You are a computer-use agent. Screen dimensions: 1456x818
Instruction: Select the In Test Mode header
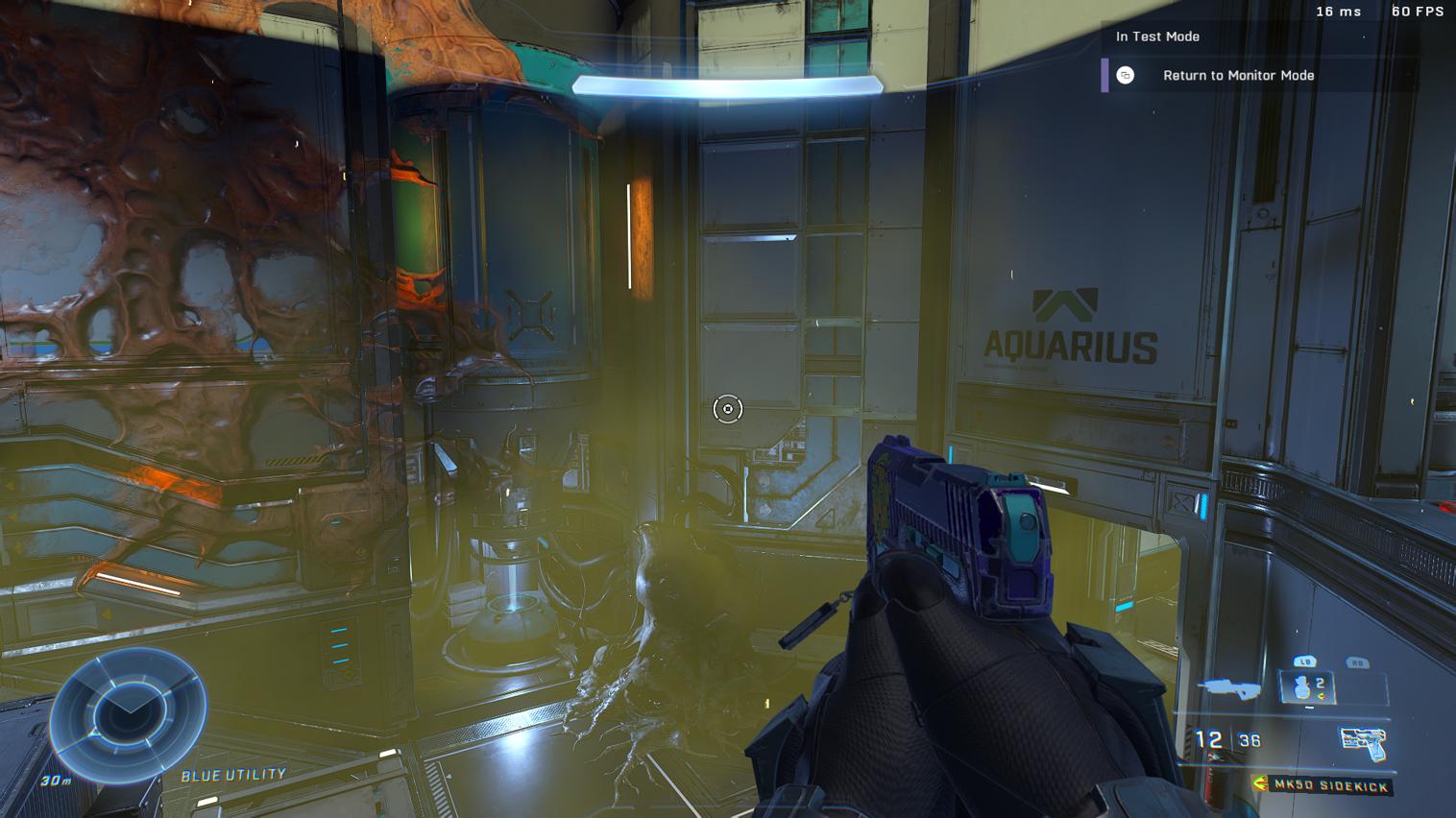pos(1156,36)
